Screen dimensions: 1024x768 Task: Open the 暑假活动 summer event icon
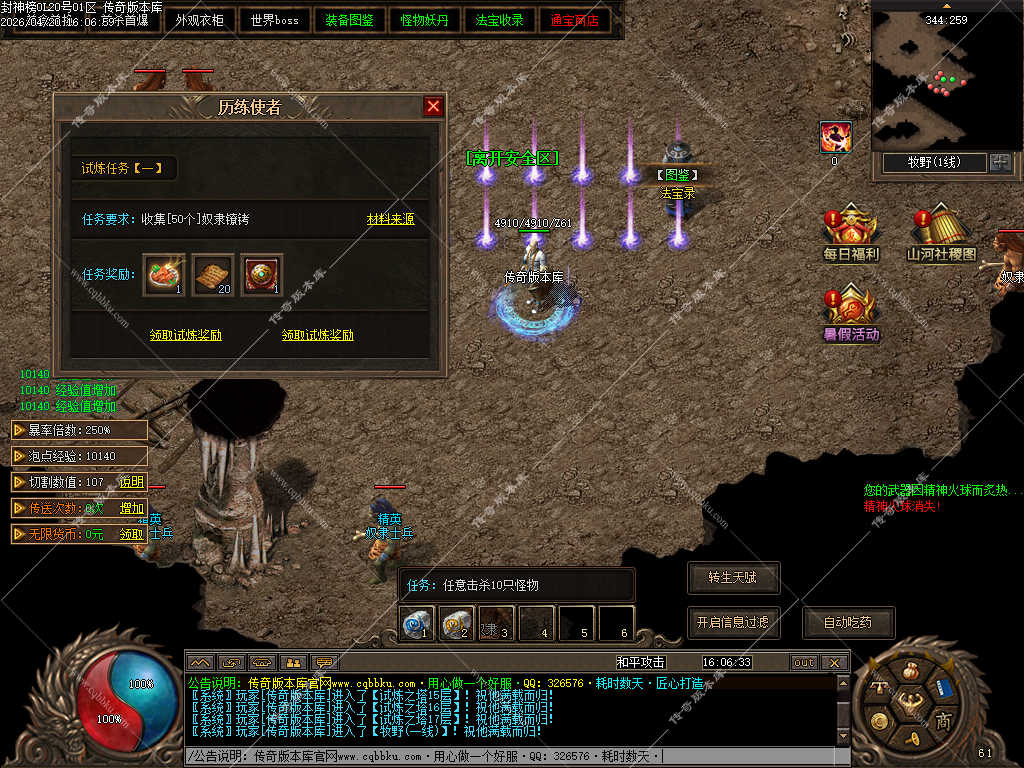pos(851,314)
